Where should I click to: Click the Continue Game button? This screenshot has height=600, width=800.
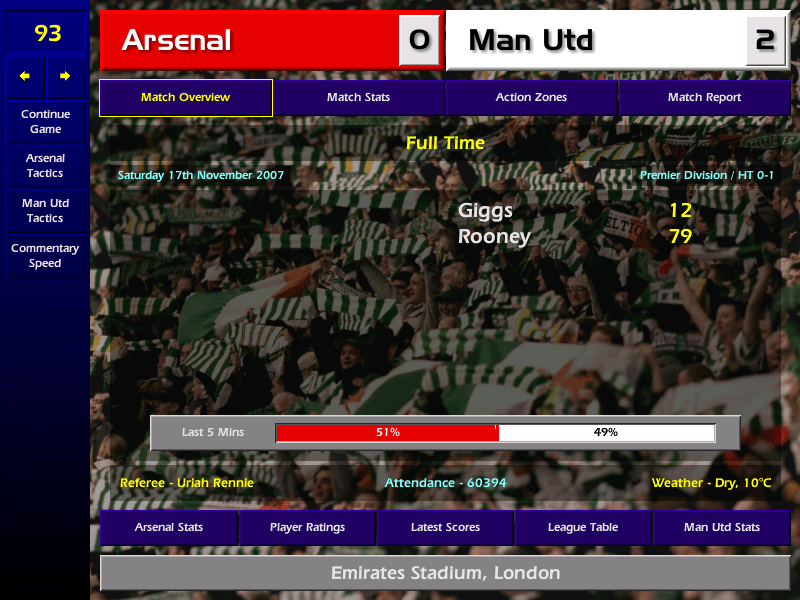pyautogui.click(x=45, y=122)
